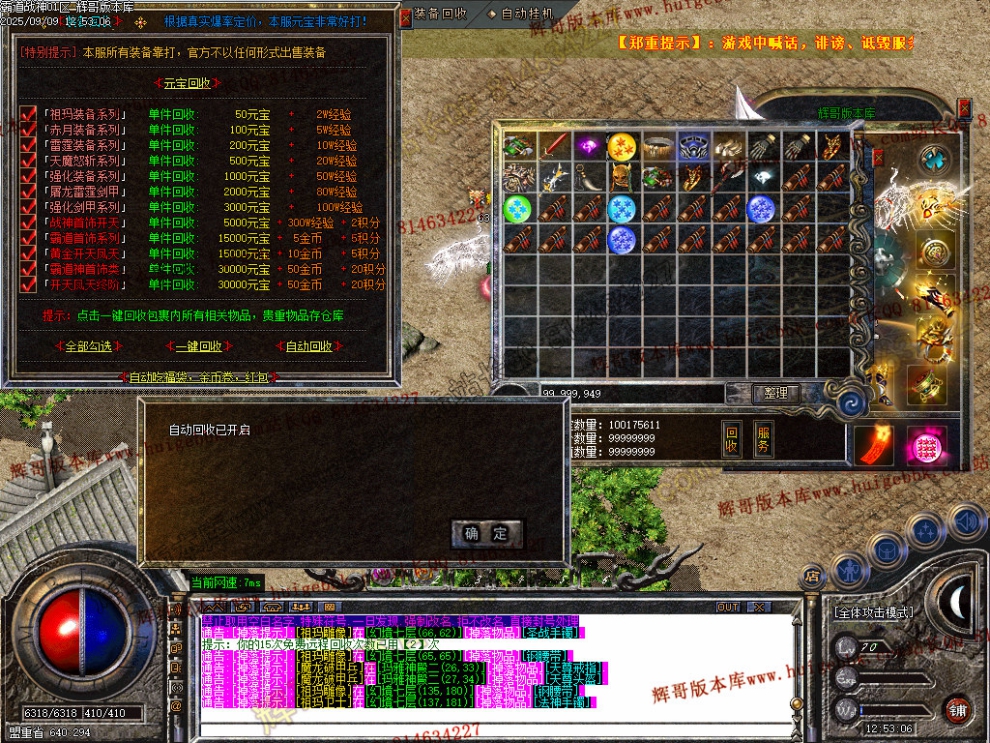Click the 一键回收 one-click recycle link
990x743 pixels.
(x=199, y=346)
